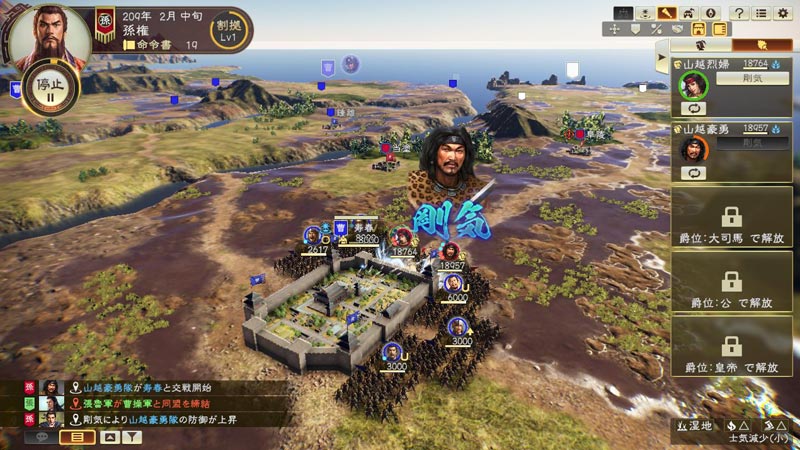
Task: Click the cycle button under 山越烈婦 portrait
Action: point(693,107)
